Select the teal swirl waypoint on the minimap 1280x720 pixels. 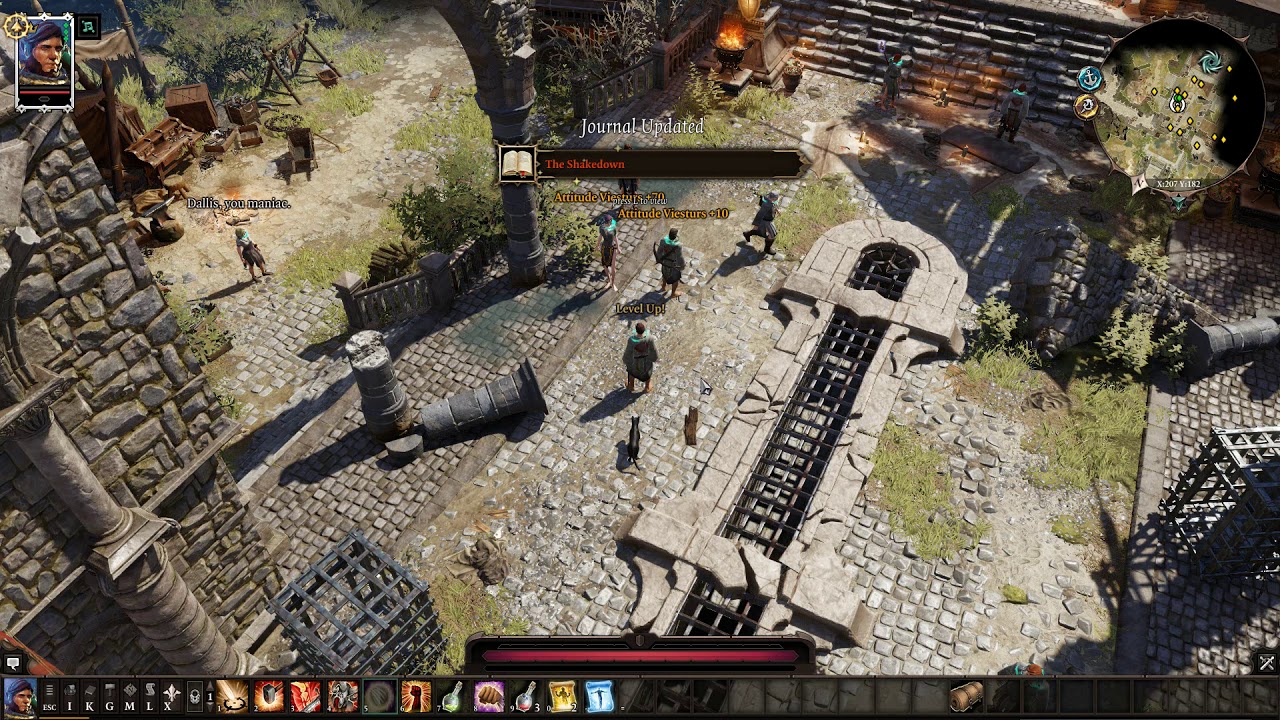point(1212,64)
